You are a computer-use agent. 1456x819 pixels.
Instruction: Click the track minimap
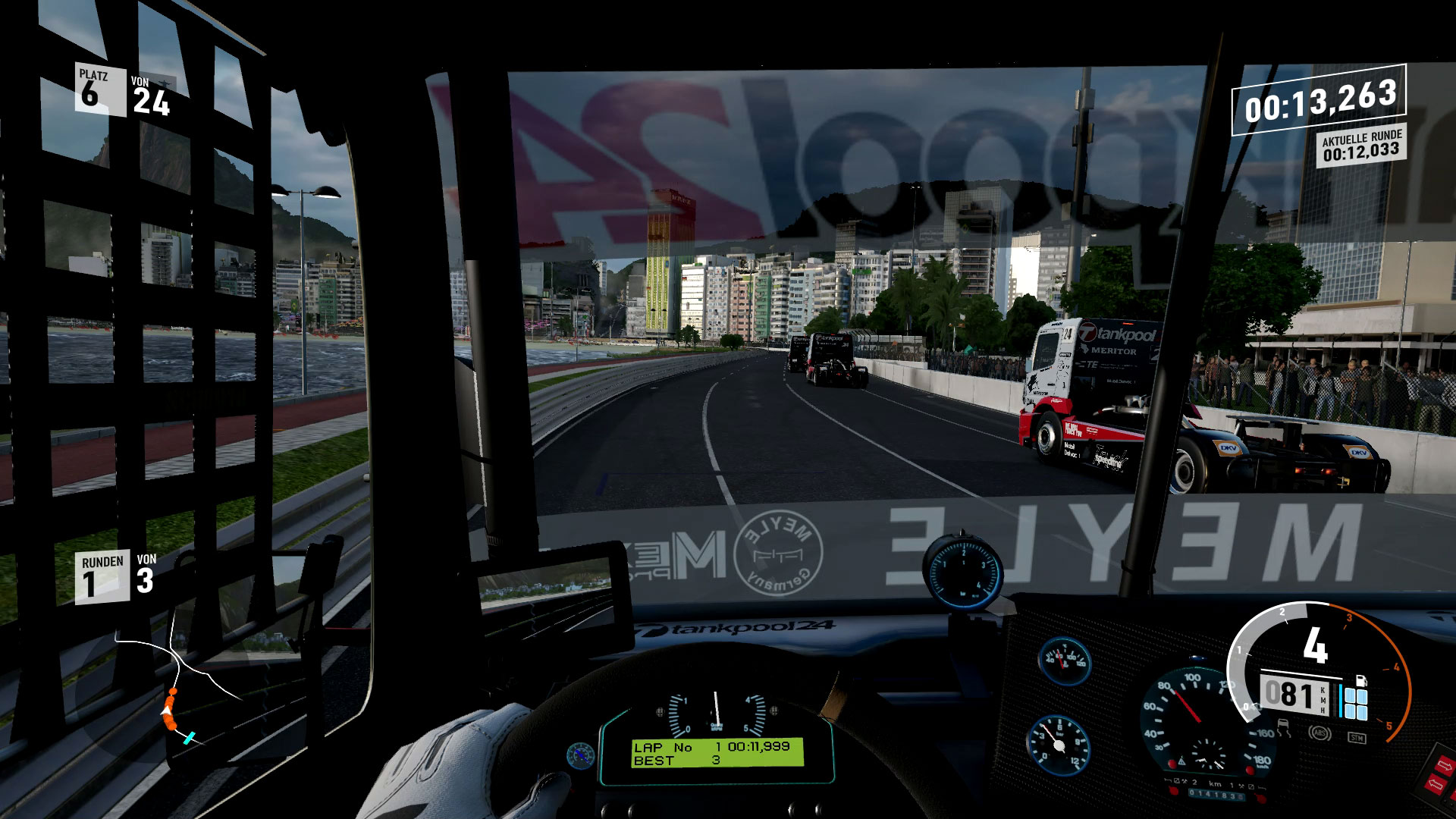(176, 689)
